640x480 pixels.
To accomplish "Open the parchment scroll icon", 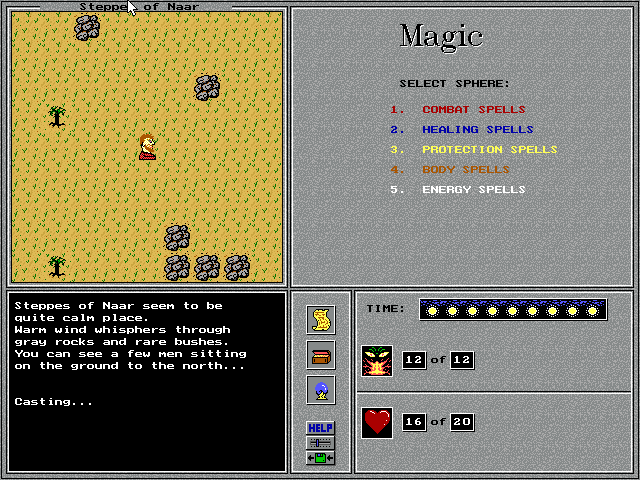I will (321, 320).
